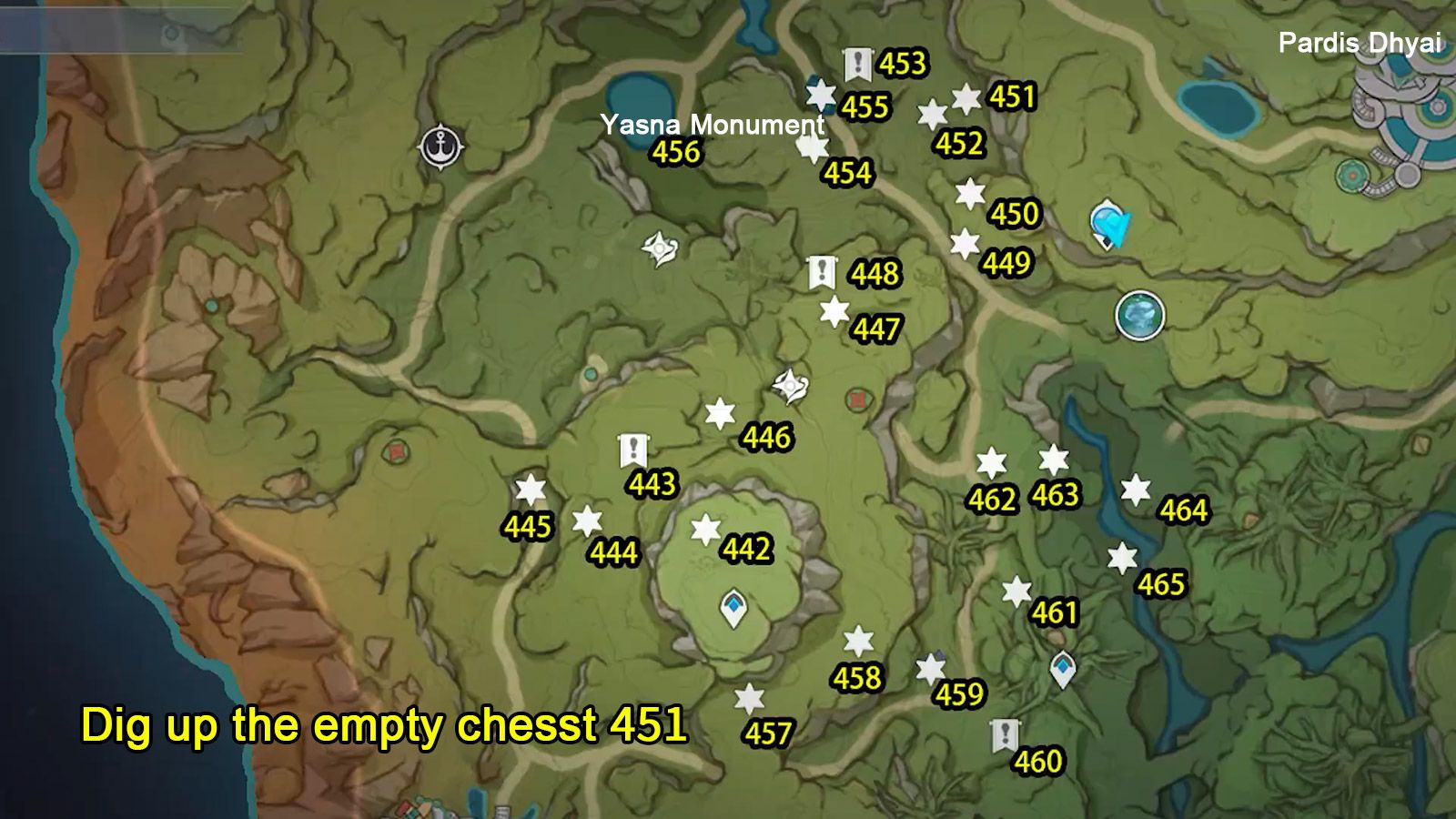
Task: Click the Yasna Monument label
Action: tap(712, 126)
